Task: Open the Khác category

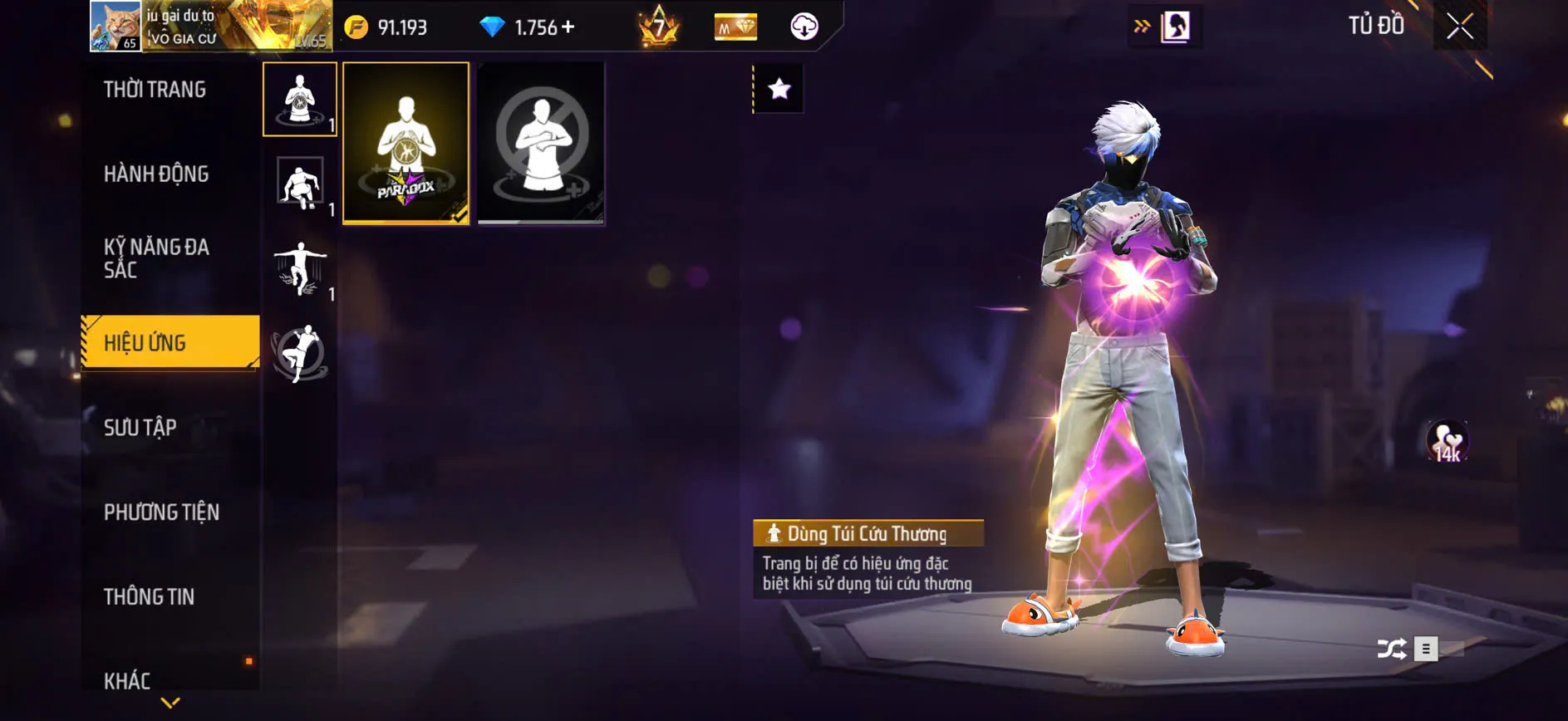Action: (127, 681)
